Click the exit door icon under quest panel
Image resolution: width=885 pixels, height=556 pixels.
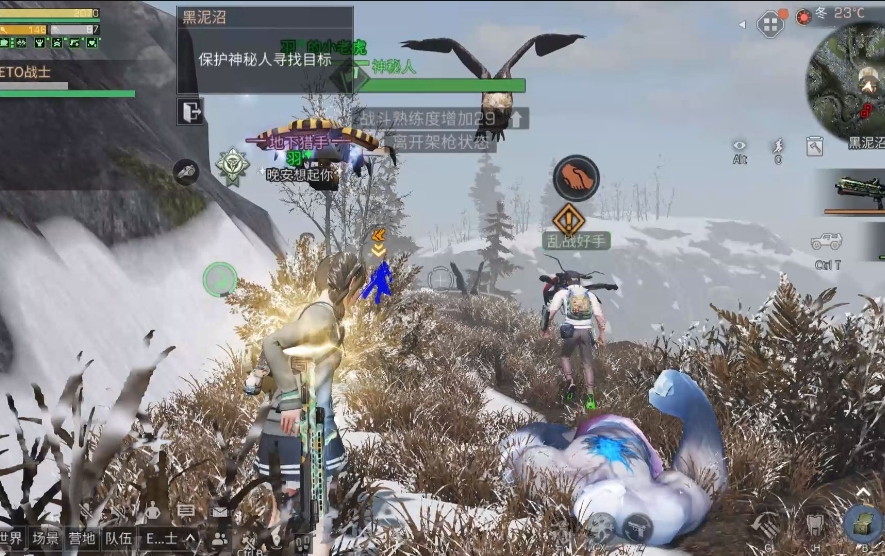coord(190,110)
